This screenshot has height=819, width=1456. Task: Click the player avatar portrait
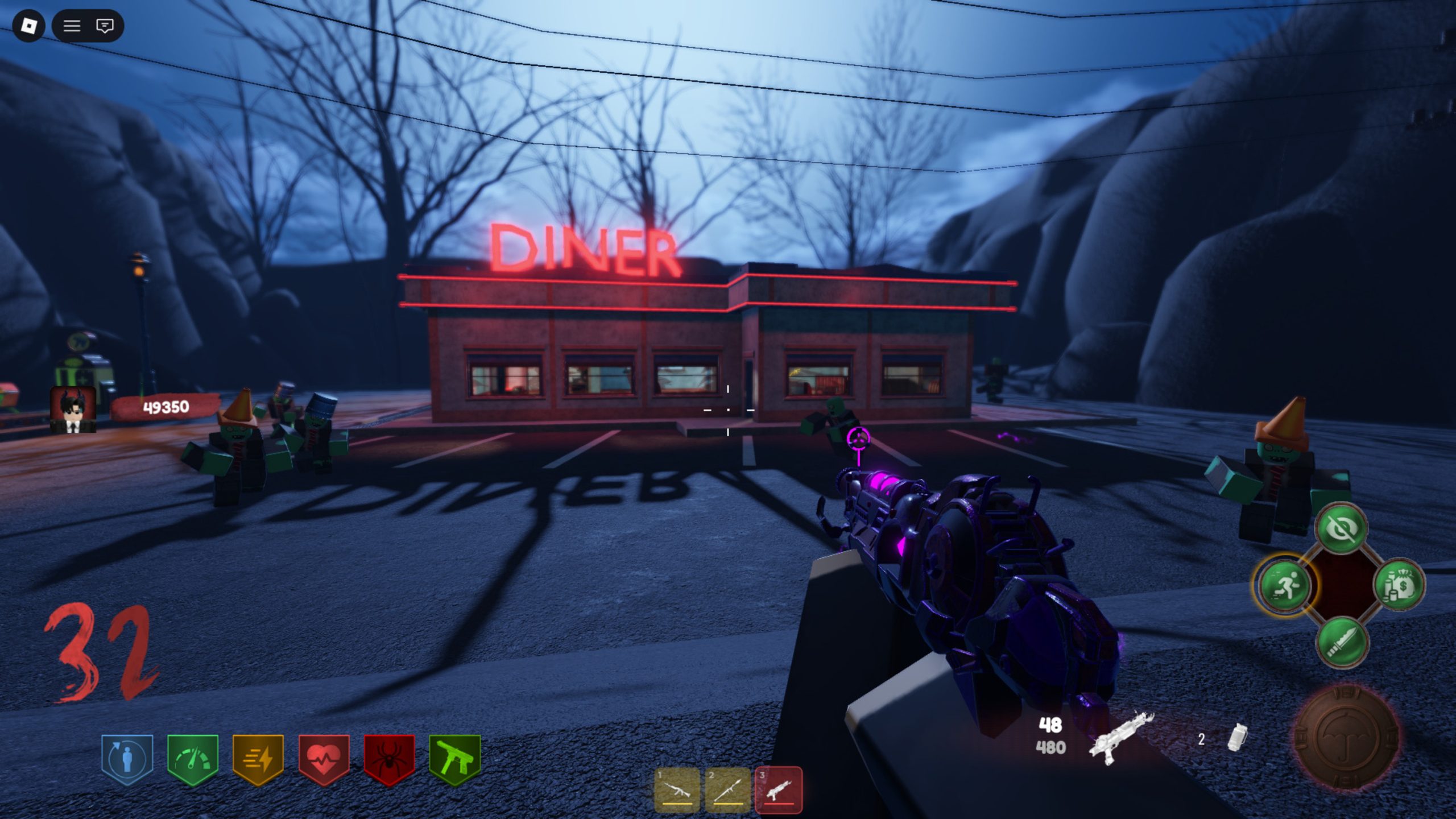click(x=73, y=409)
